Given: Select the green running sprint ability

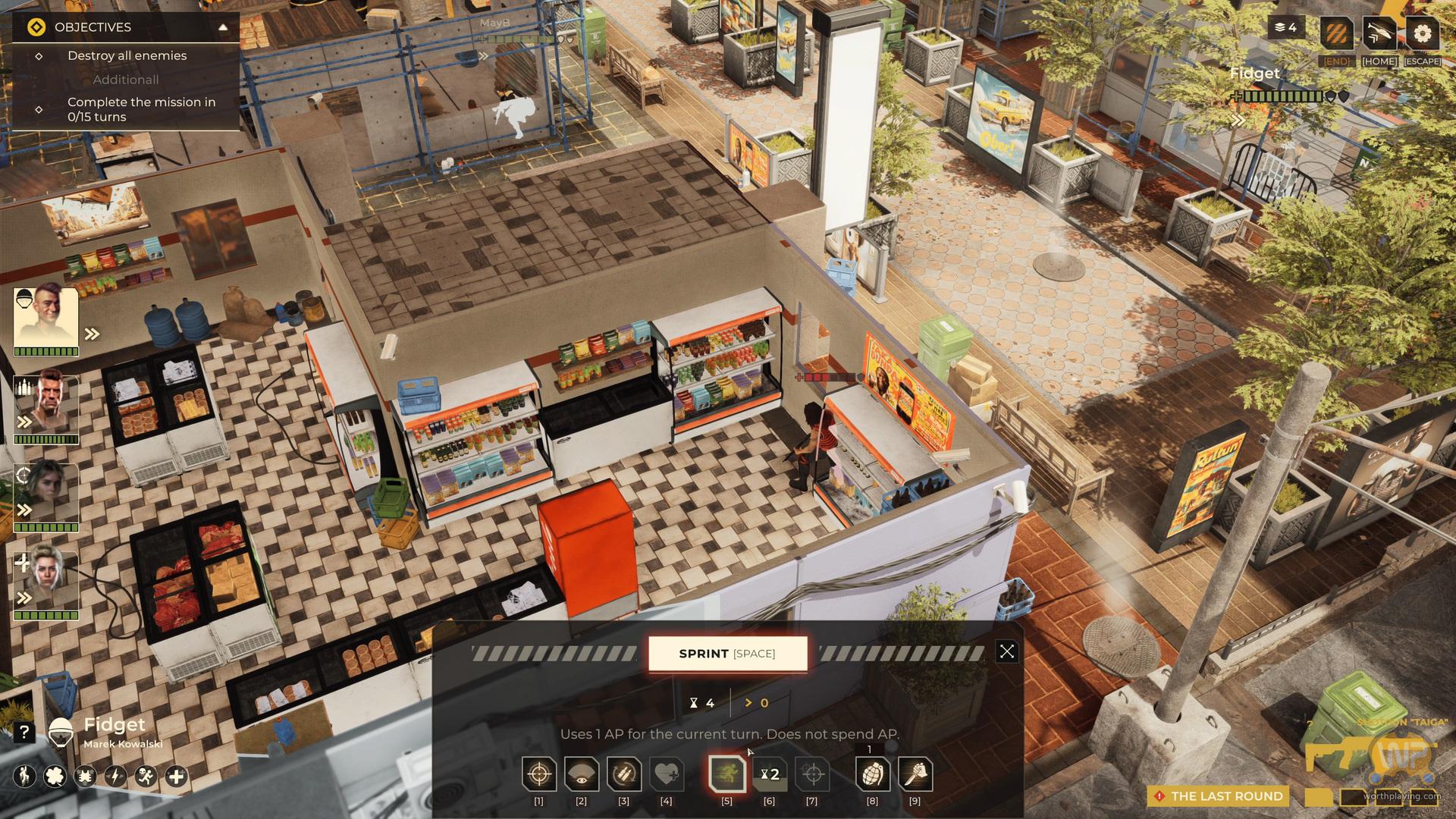Looking at the screenshot, I should [x=726, y=774].
